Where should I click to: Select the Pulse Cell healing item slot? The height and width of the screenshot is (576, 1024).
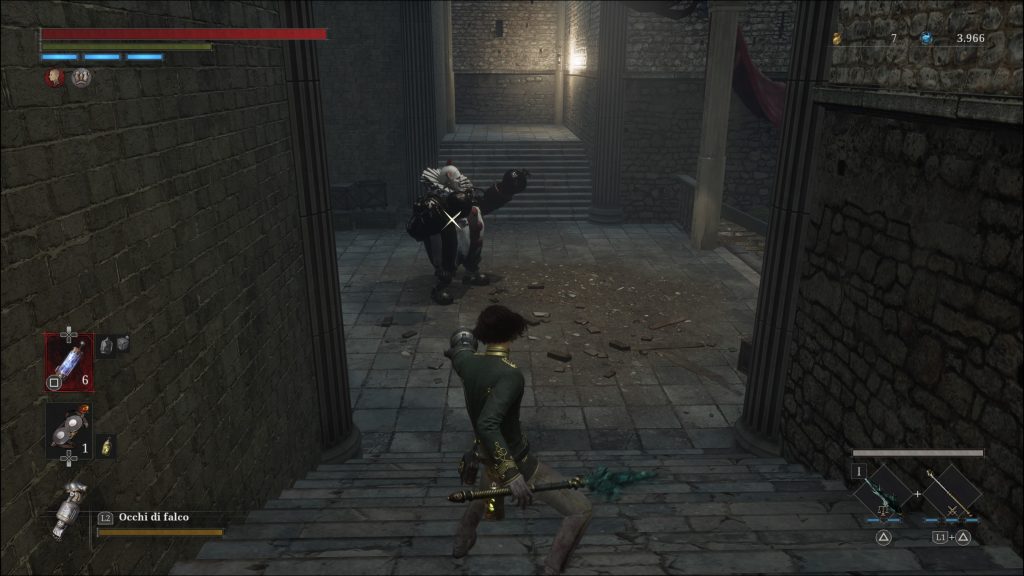[69, 360]
